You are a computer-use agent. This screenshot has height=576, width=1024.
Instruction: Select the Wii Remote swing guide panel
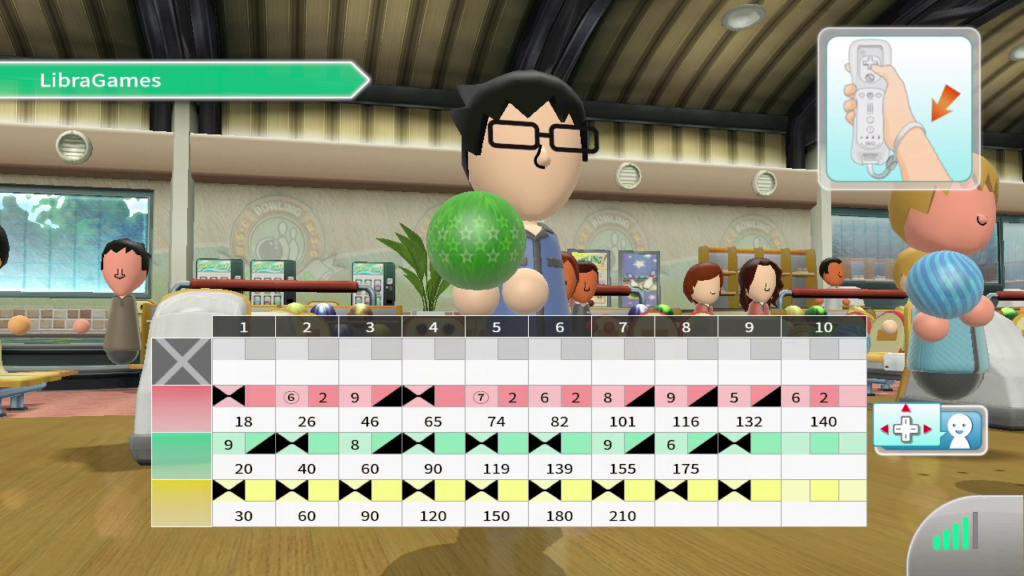tap(898, 108)
